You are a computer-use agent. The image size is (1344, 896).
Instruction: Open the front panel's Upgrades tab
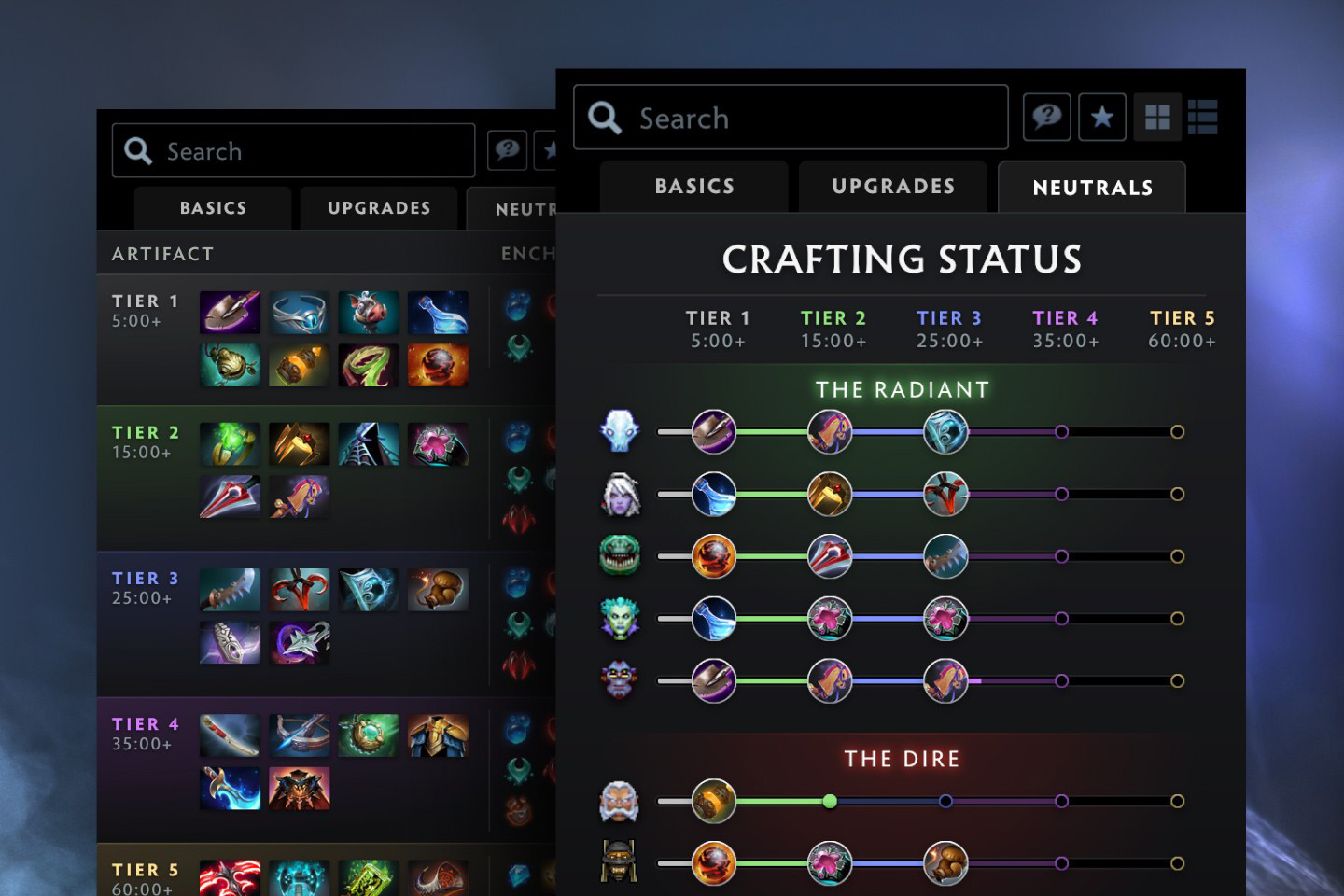pyautogui.click(x=893, y=187)
